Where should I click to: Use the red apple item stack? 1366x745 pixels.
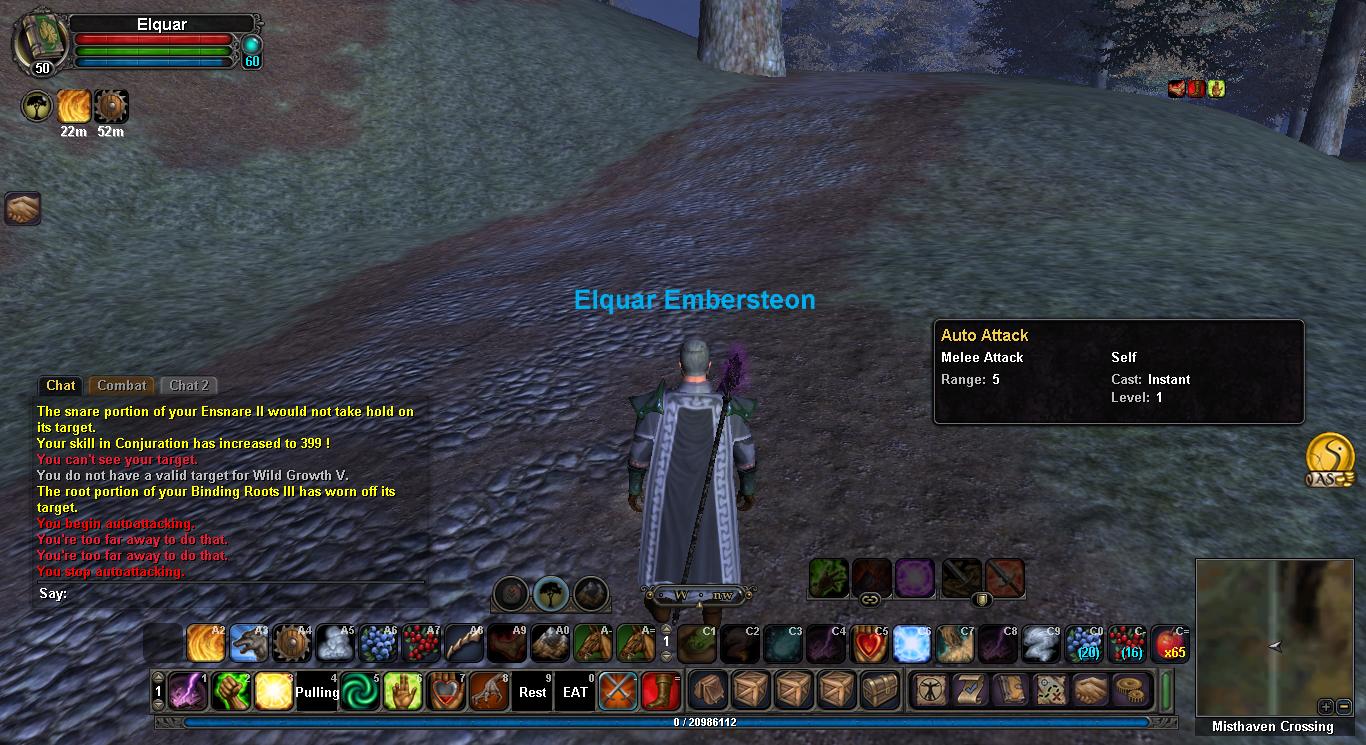click(x=1170, y=644)
